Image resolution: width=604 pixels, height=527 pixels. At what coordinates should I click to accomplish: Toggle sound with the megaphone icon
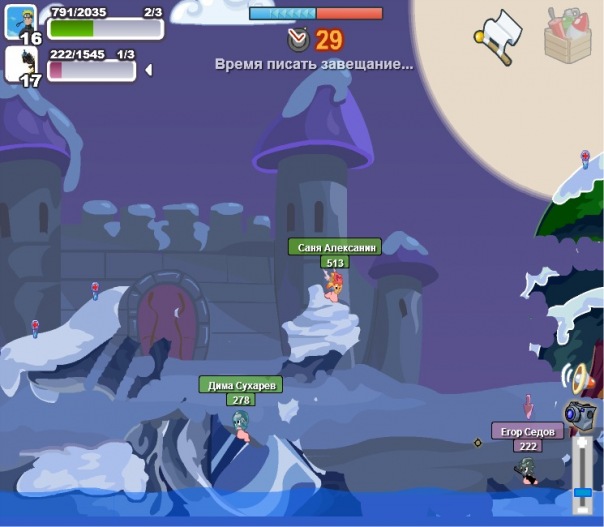coord(580,379)
